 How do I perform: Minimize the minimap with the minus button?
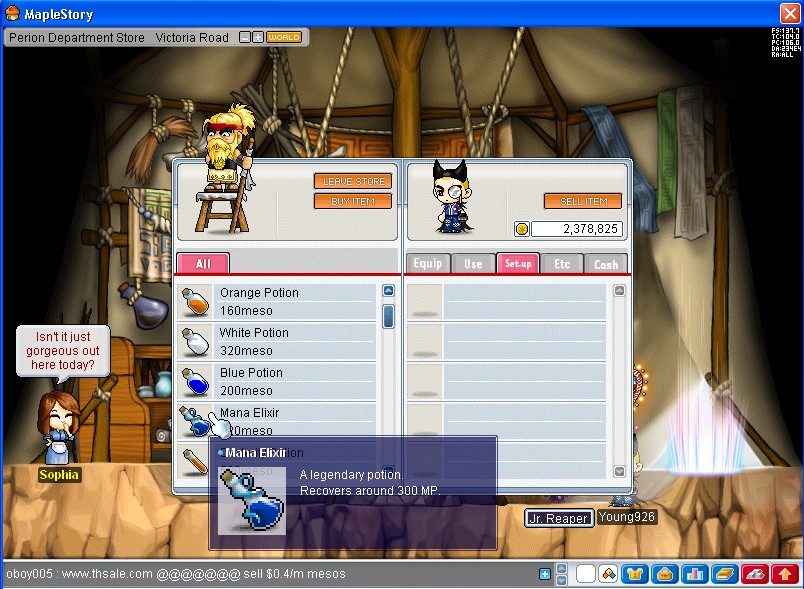(x=245, y=37)
